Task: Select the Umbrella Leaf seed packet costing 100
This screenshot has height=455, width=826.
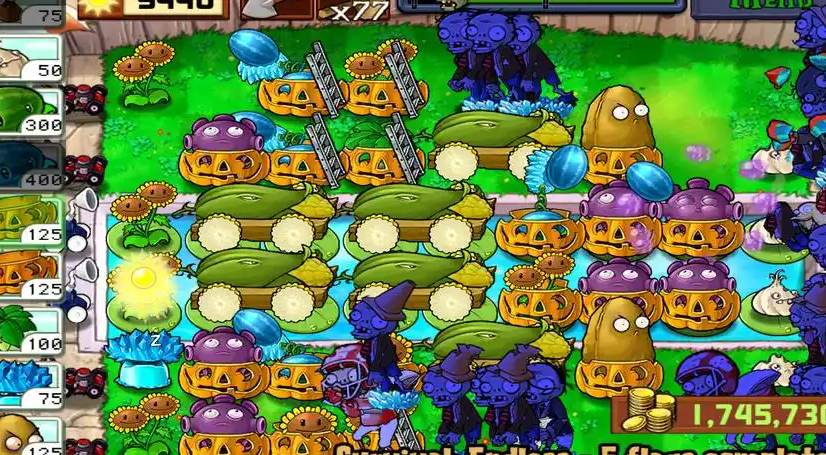Action: click(x=30, y=332)
